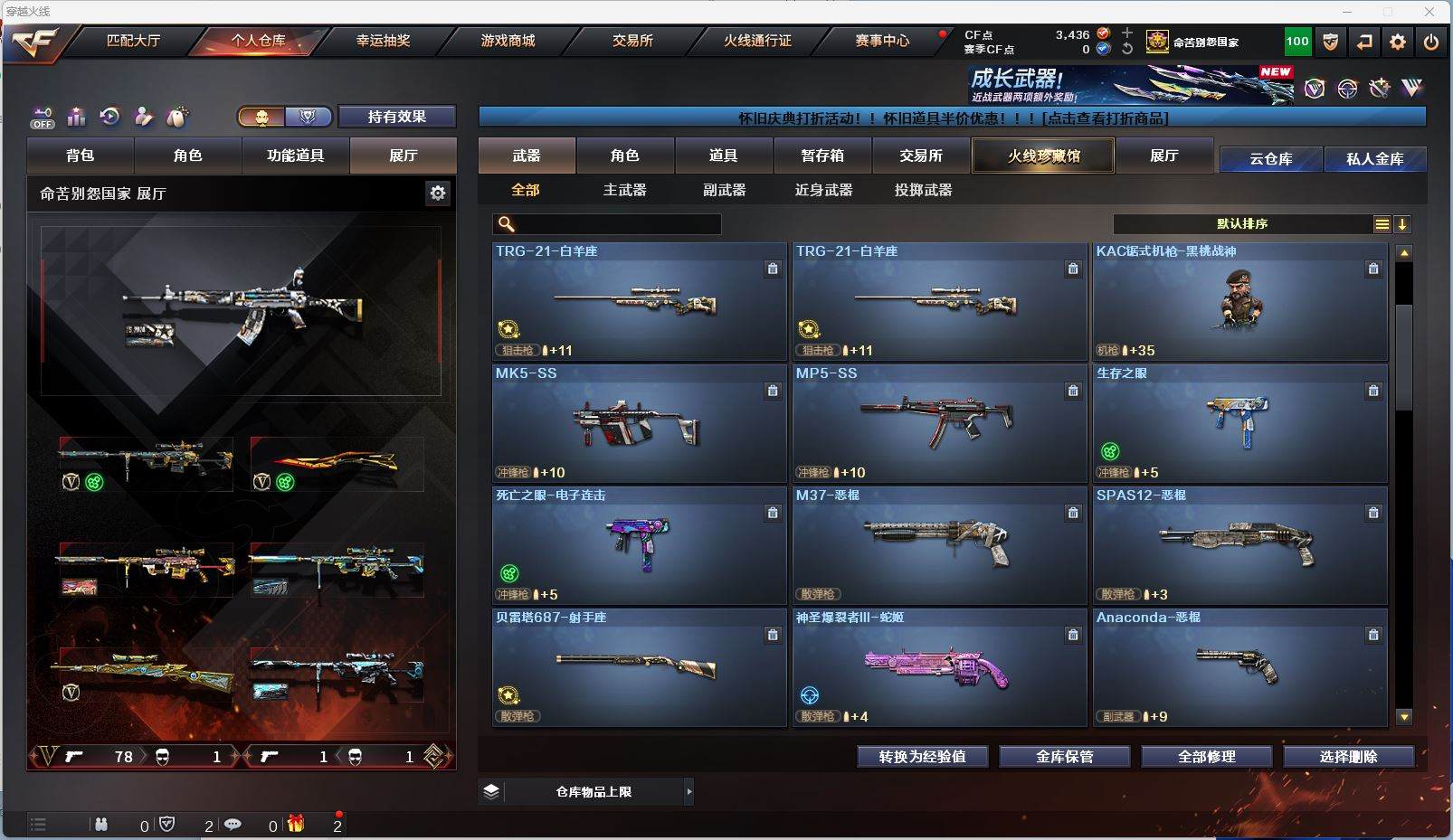Select the MK5-SS weapon card
Screen dimensions: 1453x840
(639, 422)
